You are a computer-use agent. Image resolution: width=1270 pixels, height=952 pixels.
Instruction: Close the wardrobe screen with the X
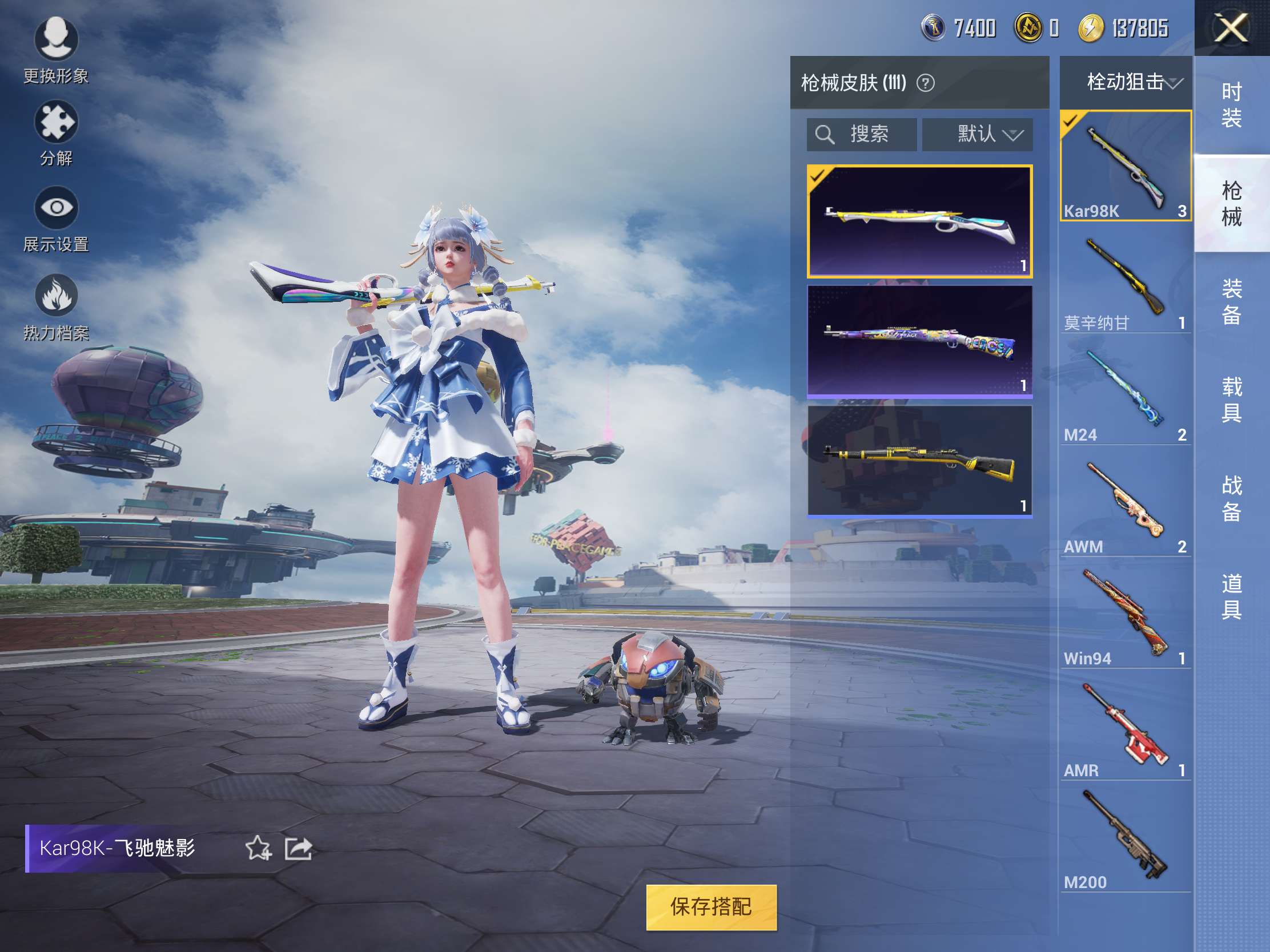click(x=1231, y=28)
